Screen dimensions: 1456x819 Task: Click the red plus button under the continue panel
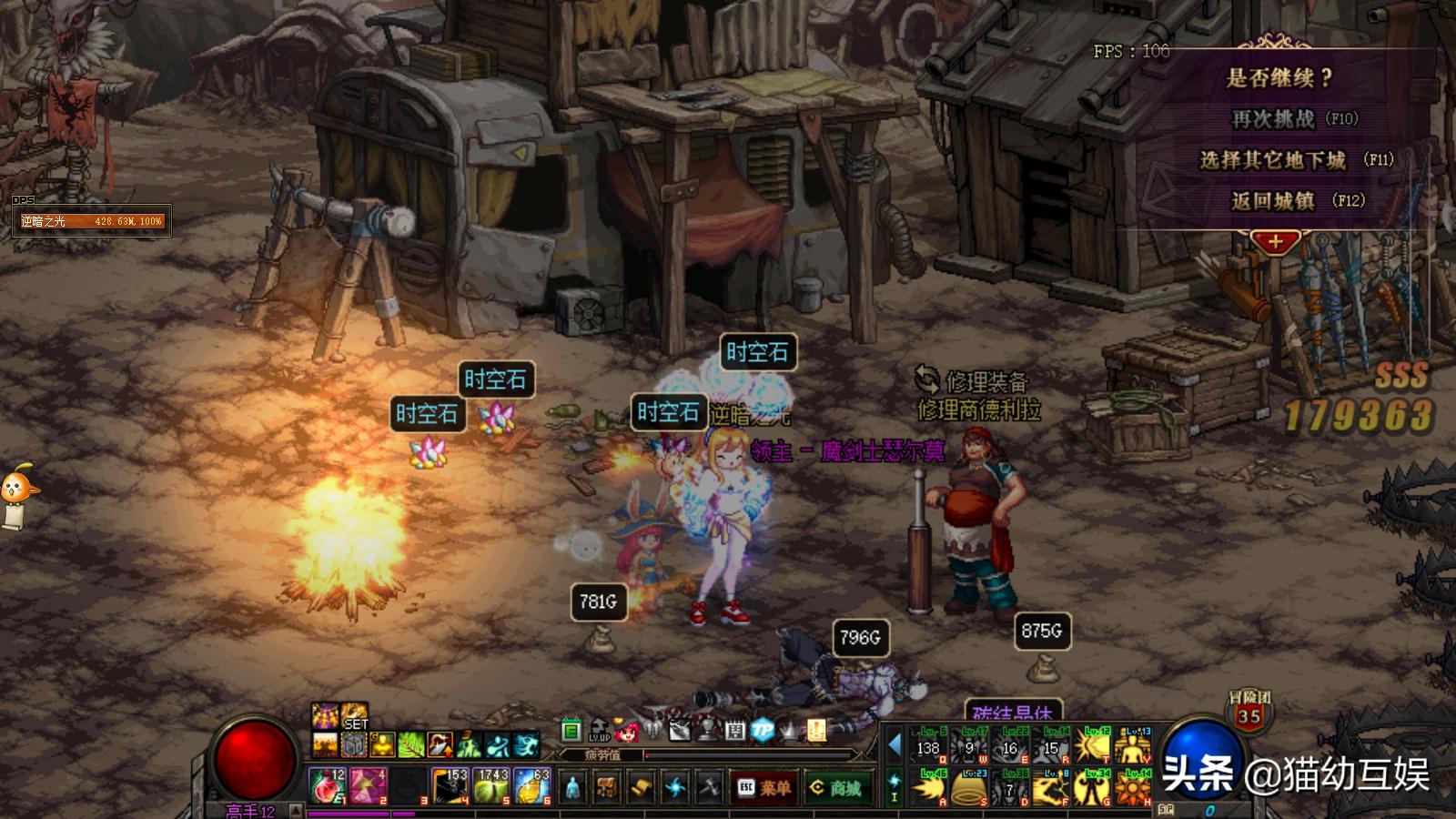(1275, 242)
